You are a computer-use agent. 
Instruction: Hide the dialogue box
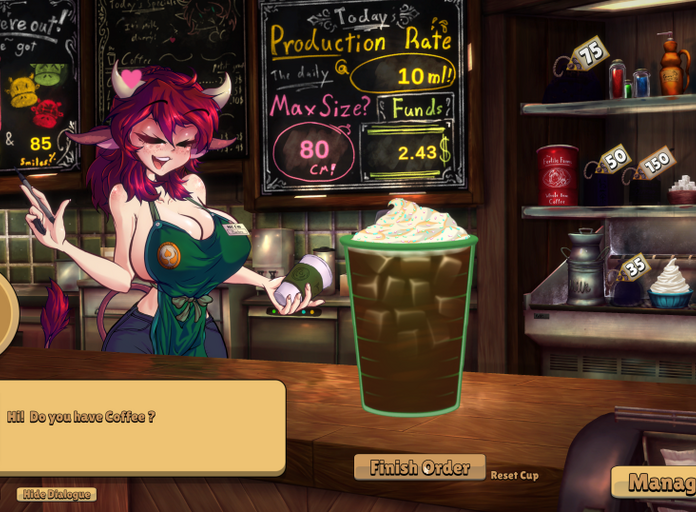57,494
